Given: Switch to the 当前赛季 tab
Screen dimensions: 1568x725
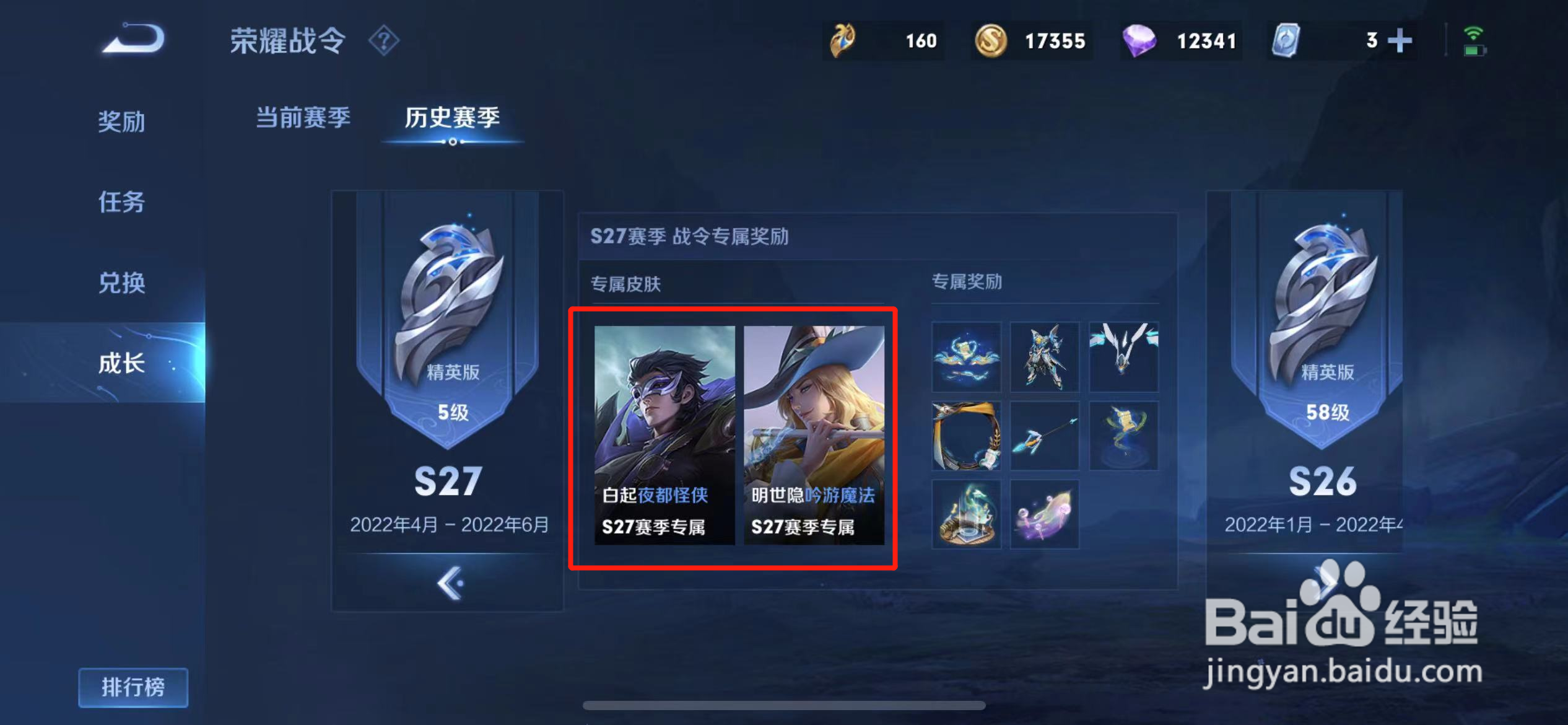Looking at the screenshot, I should 305,118.
